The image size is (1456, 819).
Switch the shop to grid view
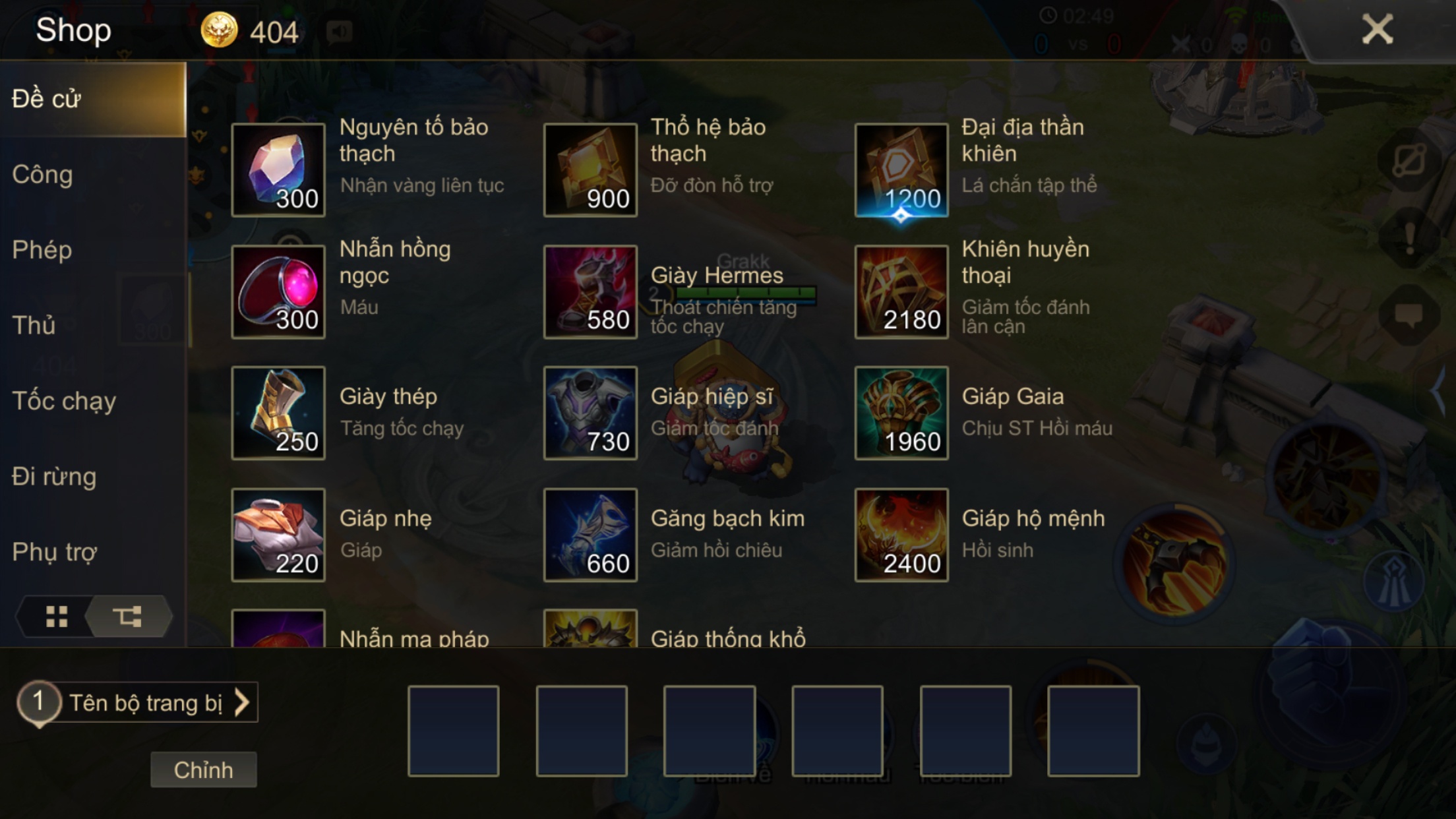tap(58, 617)
